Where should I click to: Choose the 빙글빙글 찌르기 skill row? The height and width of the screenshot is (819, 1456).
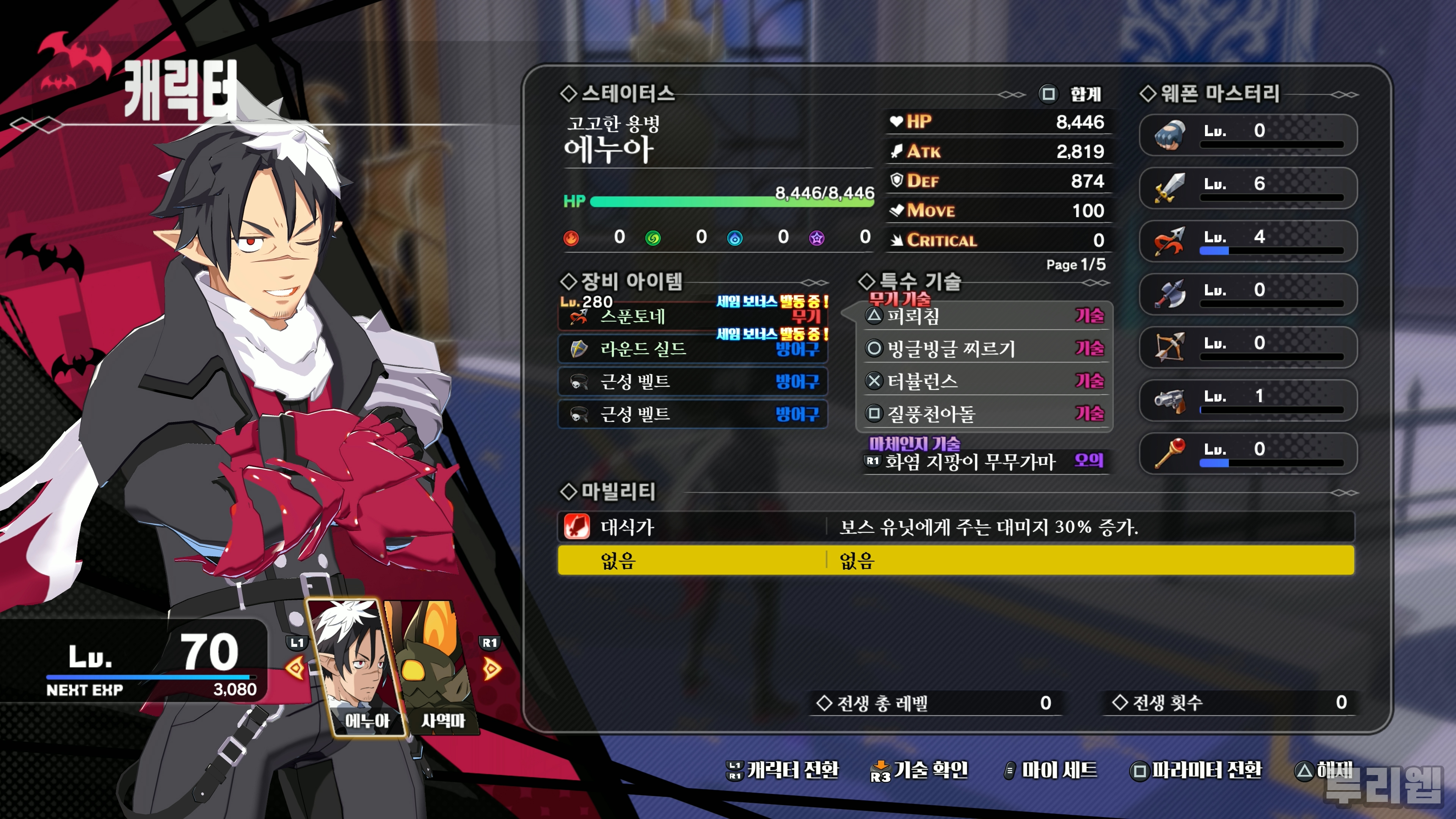click(984, 348)
